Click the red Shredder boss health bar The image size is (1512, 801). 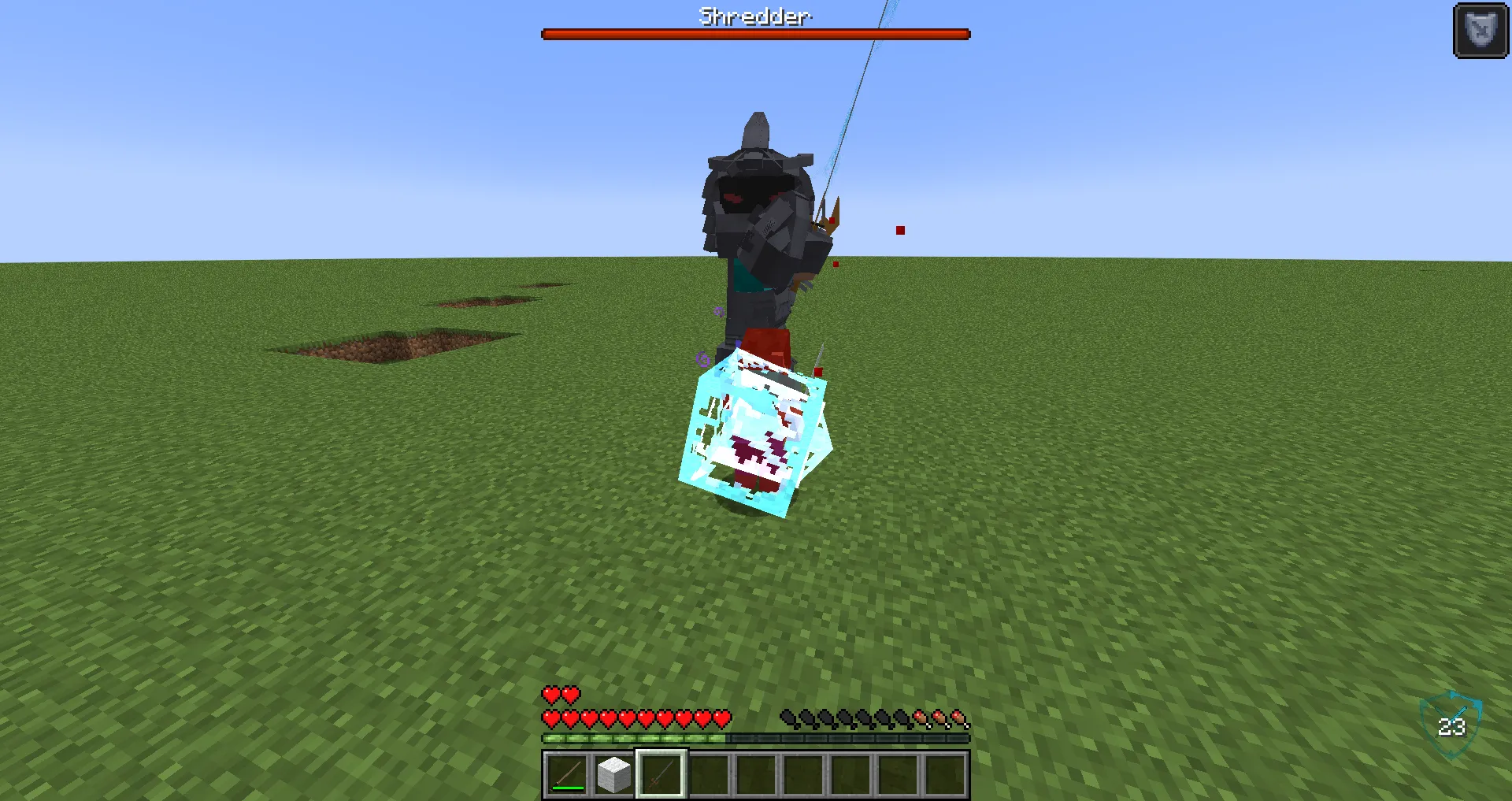(754, 33)
